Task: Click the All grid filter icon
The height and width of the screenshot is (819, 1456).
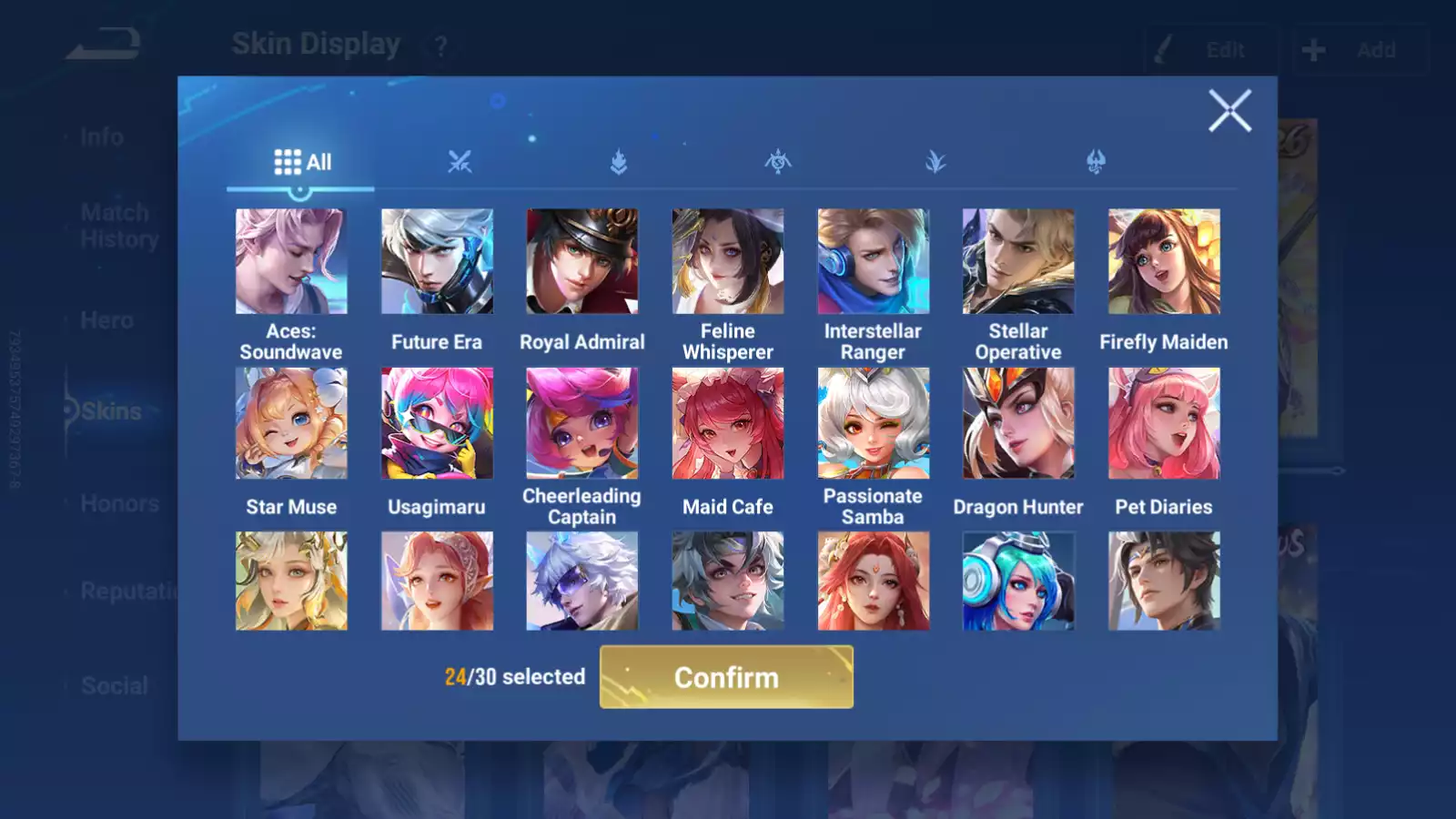Action: point(288,160)
